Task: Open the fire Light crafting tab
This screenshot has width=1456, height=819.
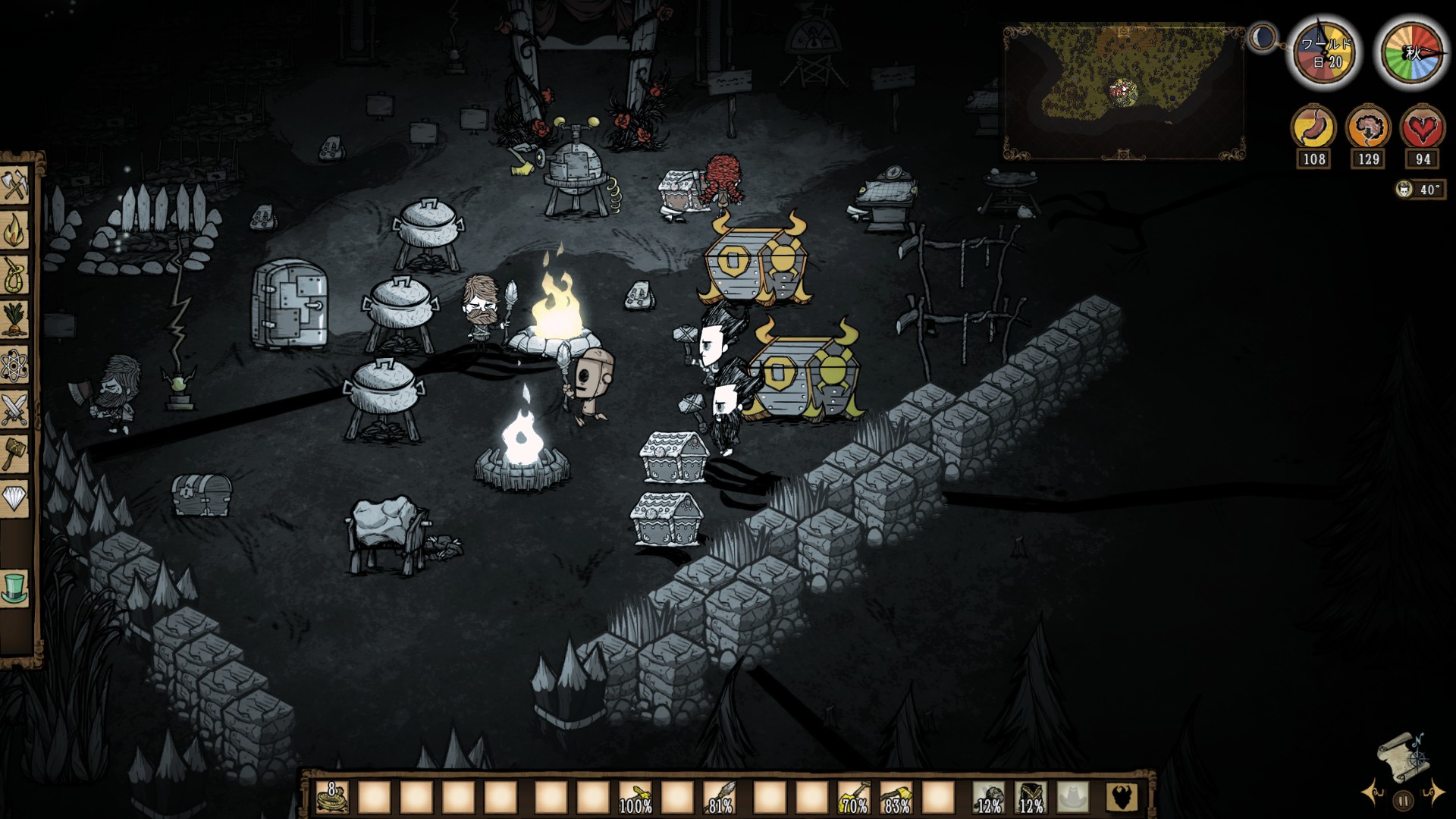Action: pyautogui.click(x=15, y=231)
